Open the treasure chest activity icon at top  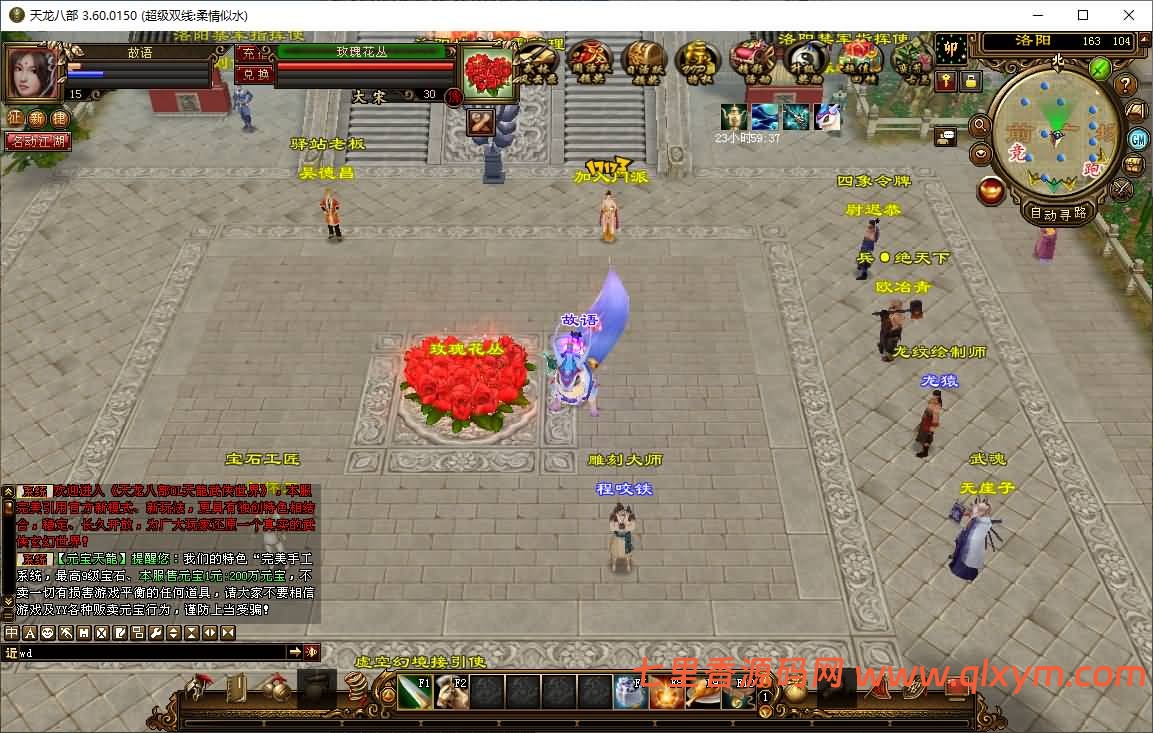(645, 60)
